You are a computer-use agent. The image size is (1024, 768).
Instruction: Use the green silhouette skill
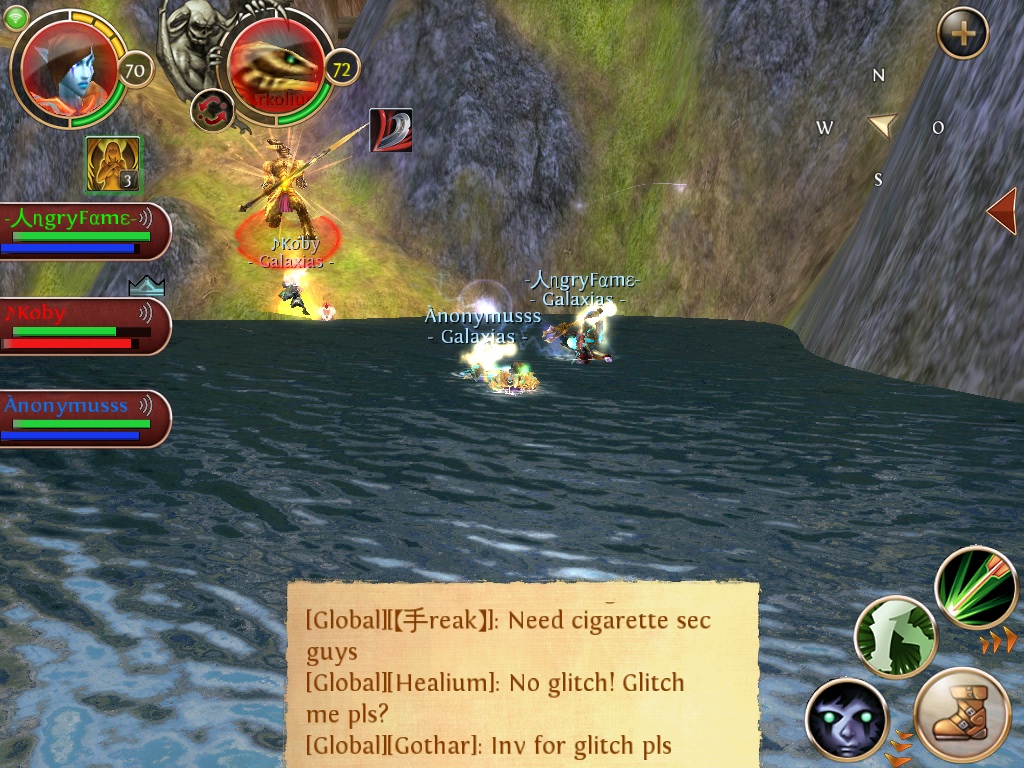895,637
